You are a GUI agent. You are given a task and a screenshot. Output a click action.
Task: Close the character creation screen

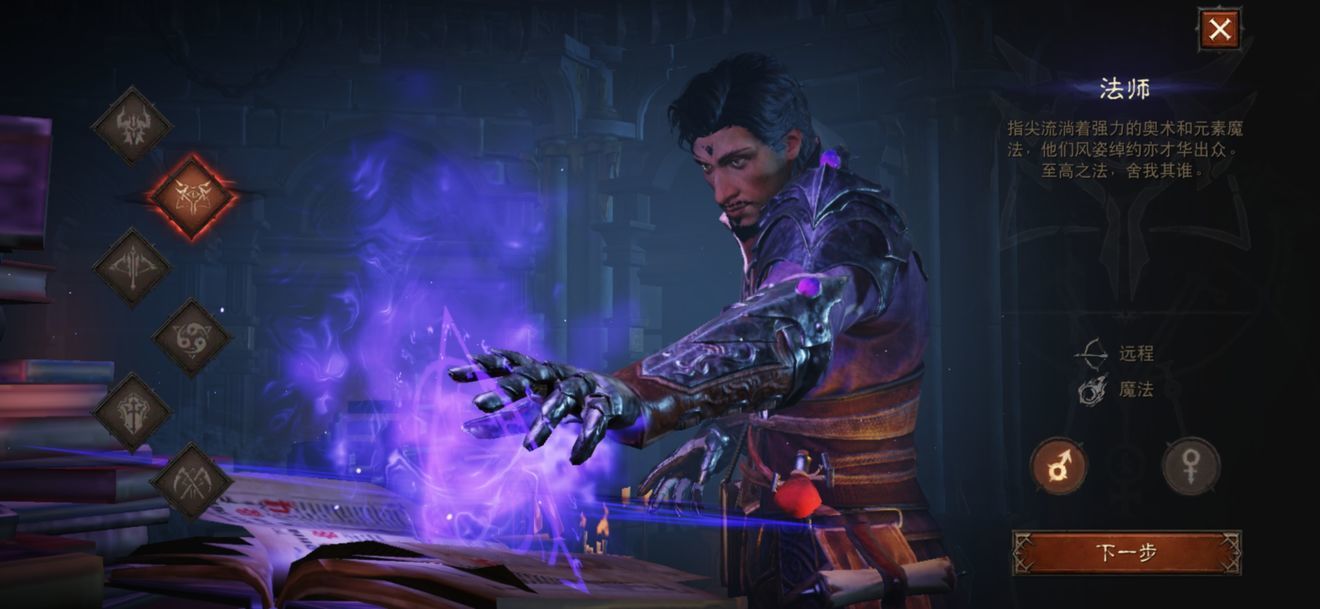coord(1219,30)
